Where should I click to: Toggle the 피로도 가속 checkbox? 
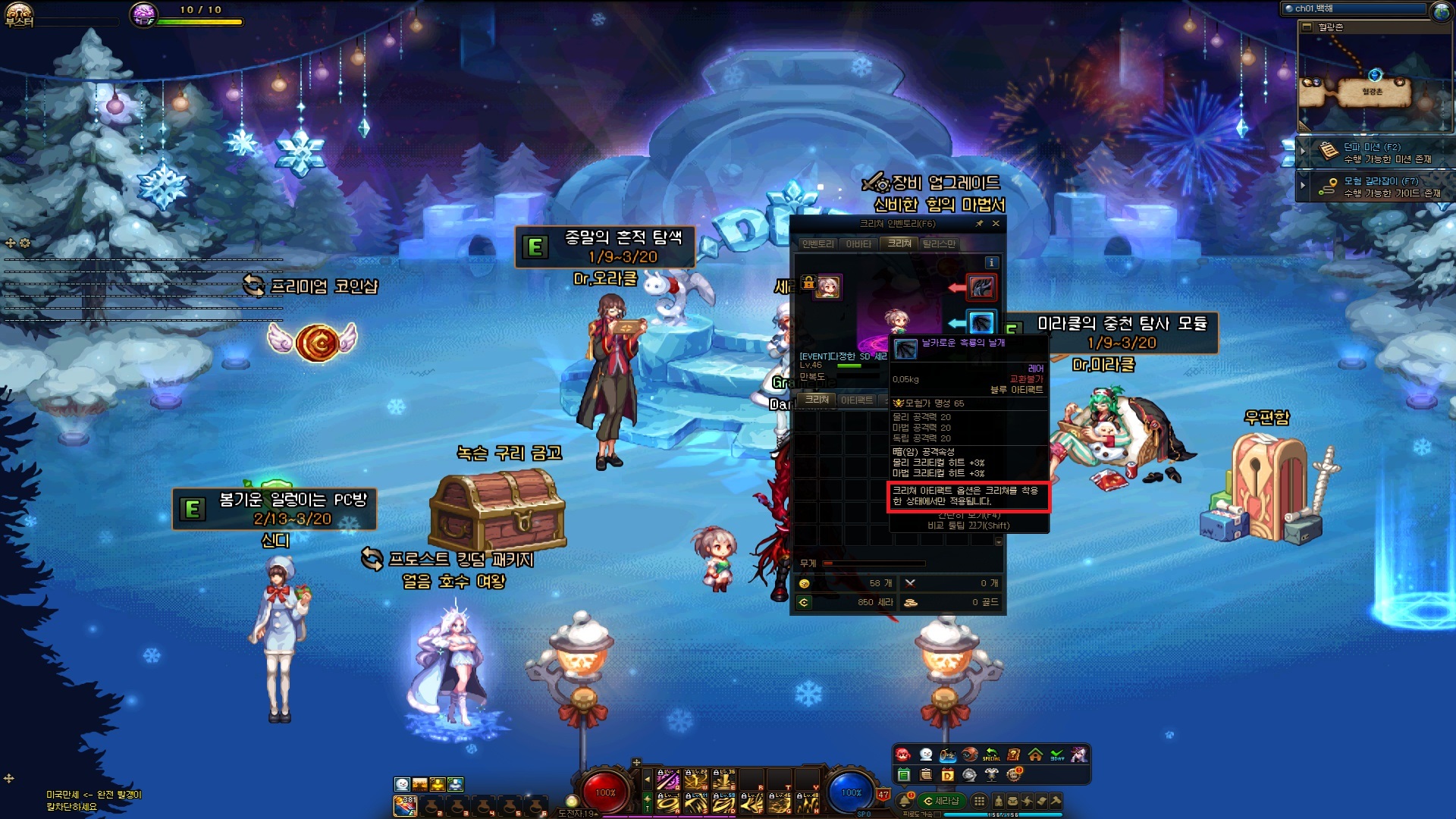[x=937, y=814]
